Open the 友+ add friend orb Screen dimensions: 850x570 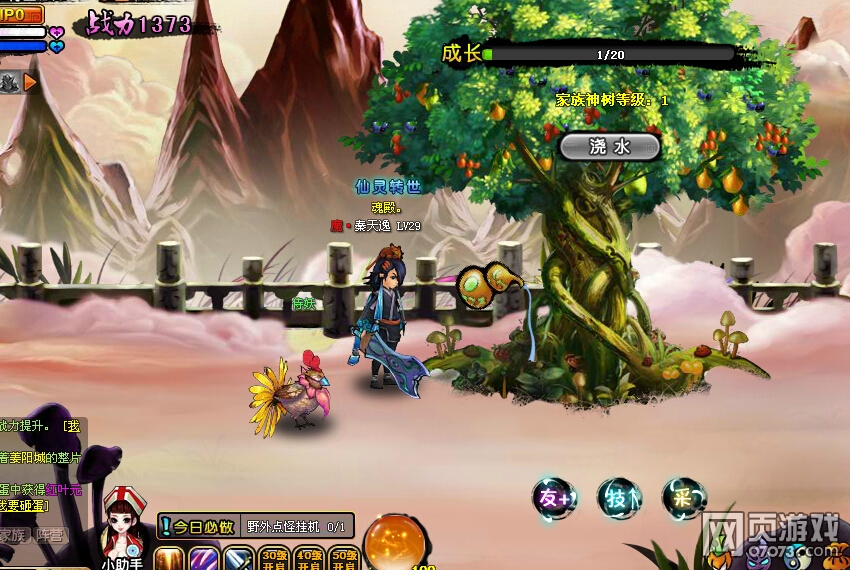(x=553, y=498)
